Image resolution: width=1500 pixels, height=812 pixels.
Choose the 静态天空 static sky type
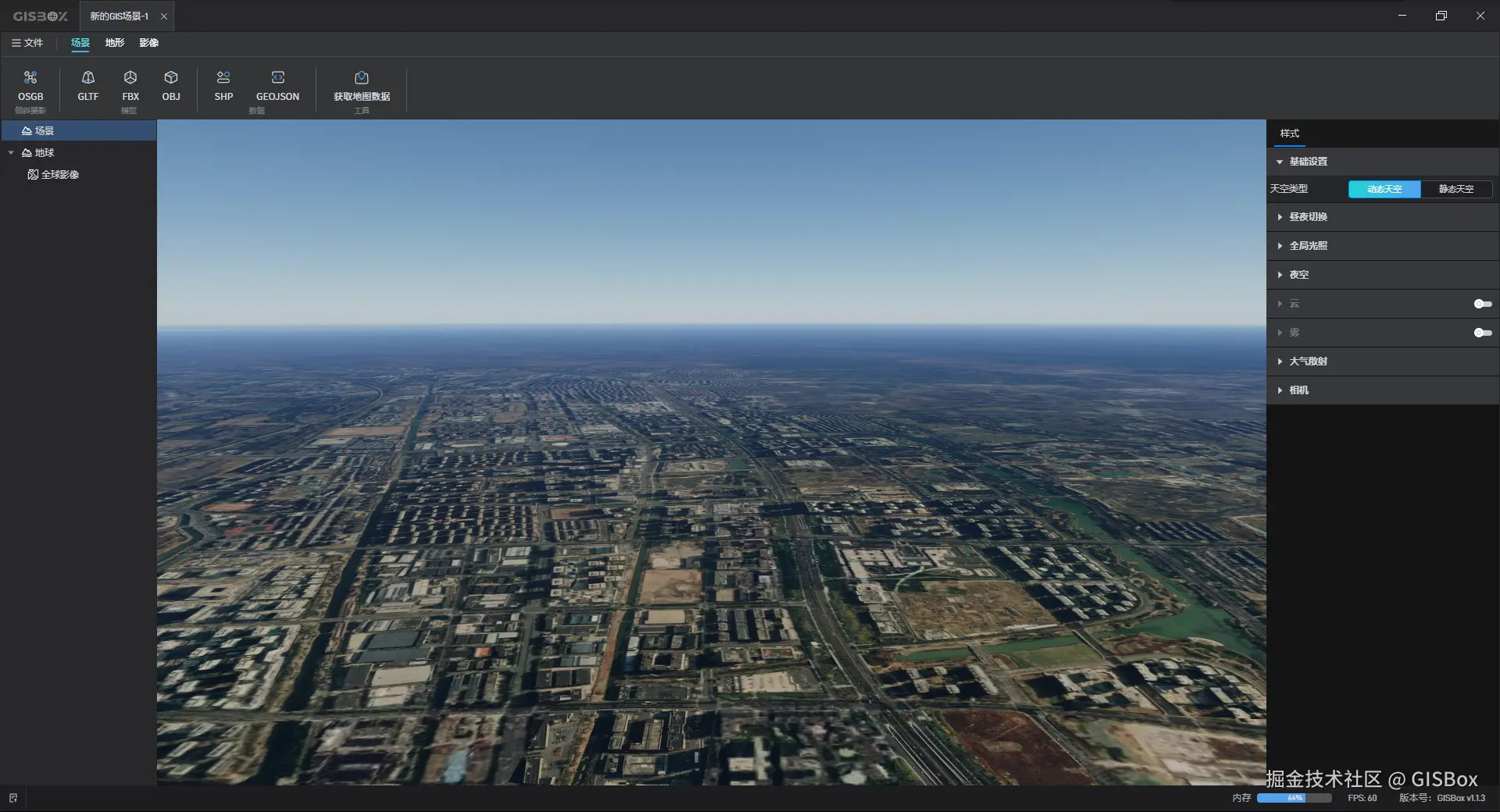pyautogui.click(x=1456, y=189)
